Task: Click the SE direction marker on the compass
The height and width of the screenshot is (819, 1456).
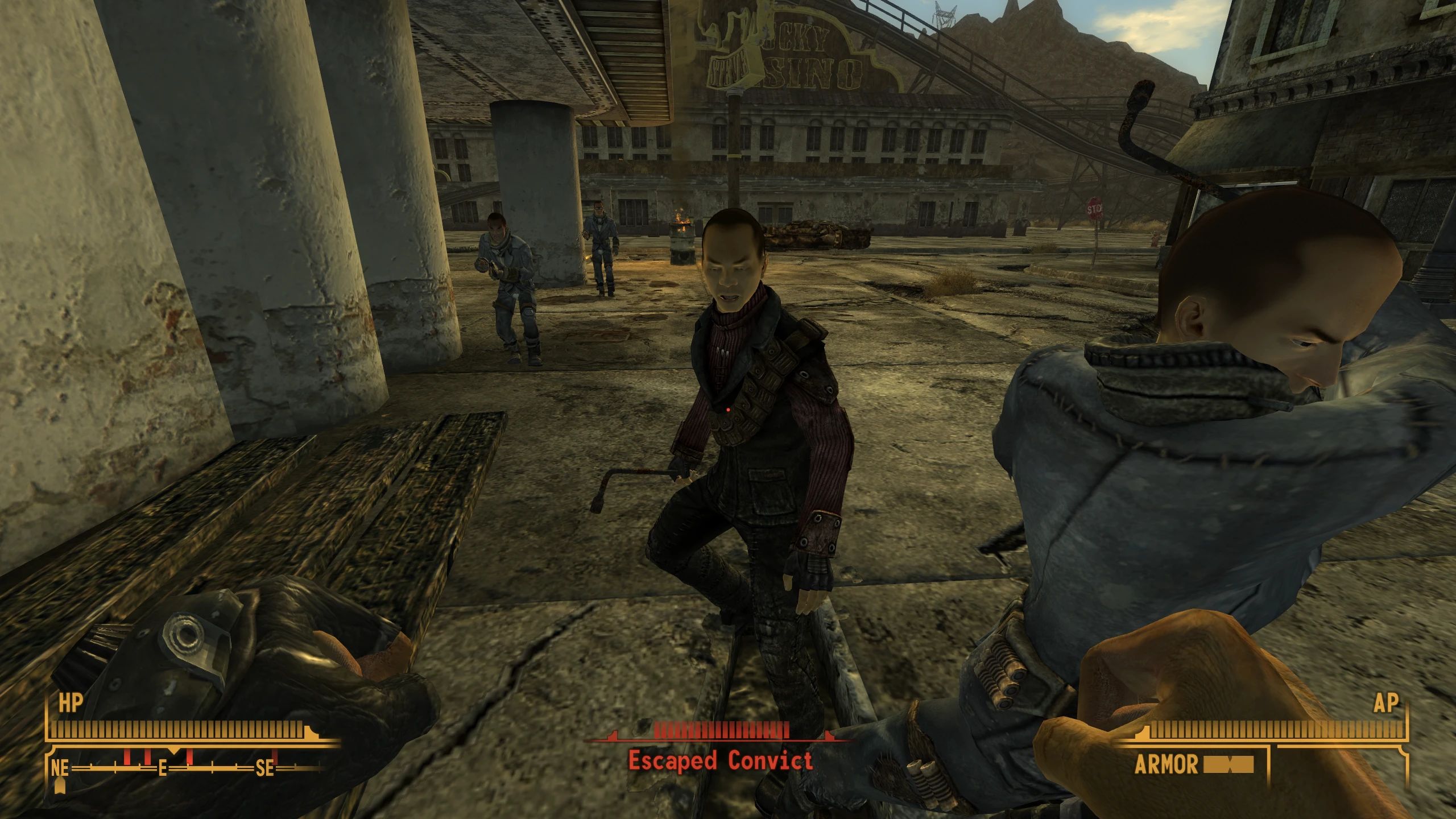Action: (x=264, y=770)
